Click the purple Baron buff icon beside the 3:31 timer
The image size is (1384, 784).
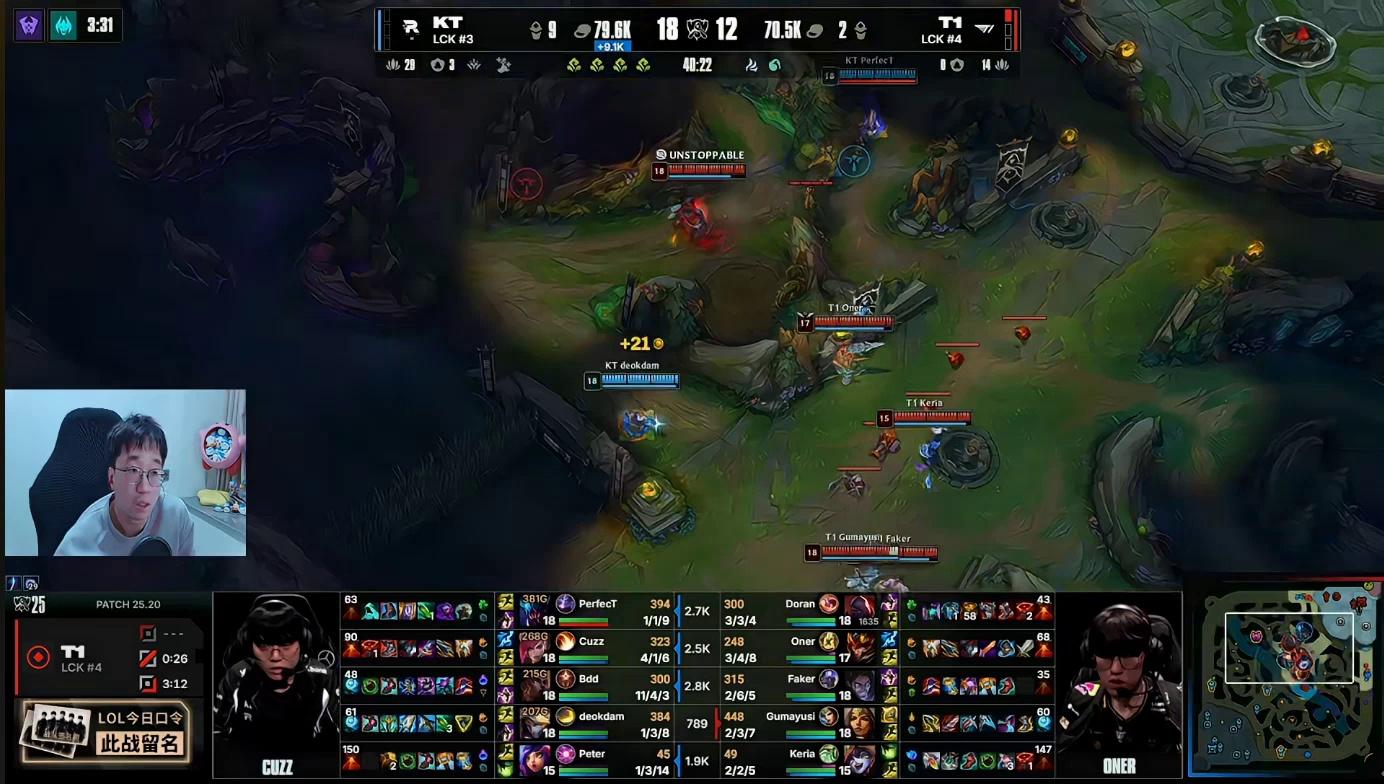click(29, 25)
